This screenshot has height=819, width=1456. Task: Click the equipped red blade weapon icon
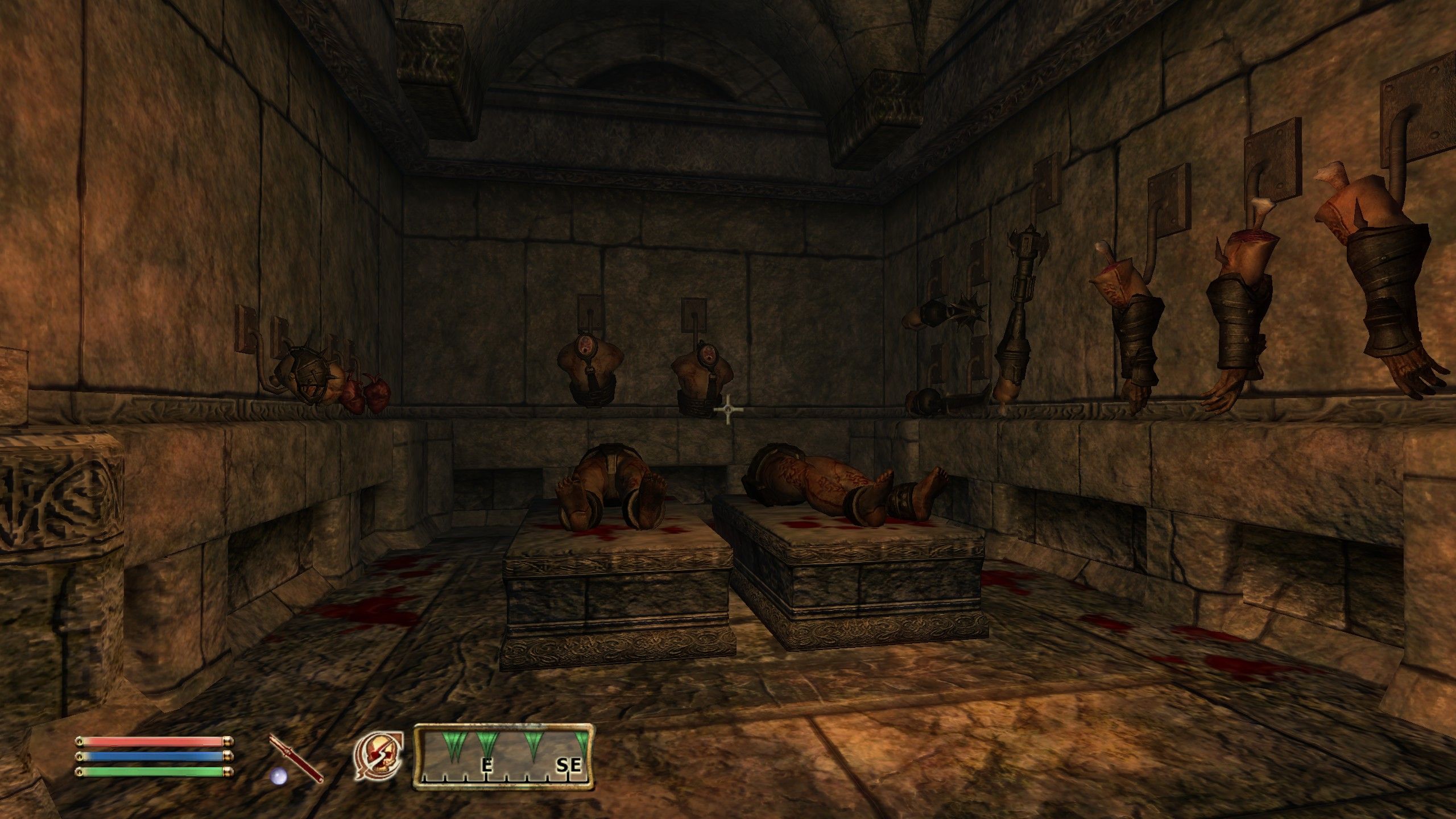pos(296,757)
